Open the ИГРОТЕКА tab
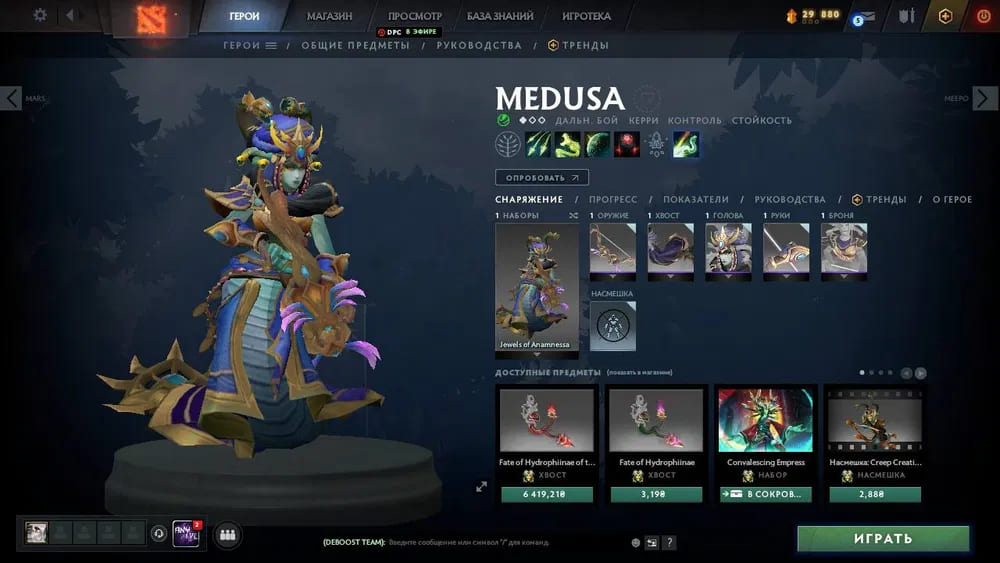Image resolution: width=1000 pixels, height=563 pixels. point(586,16)
